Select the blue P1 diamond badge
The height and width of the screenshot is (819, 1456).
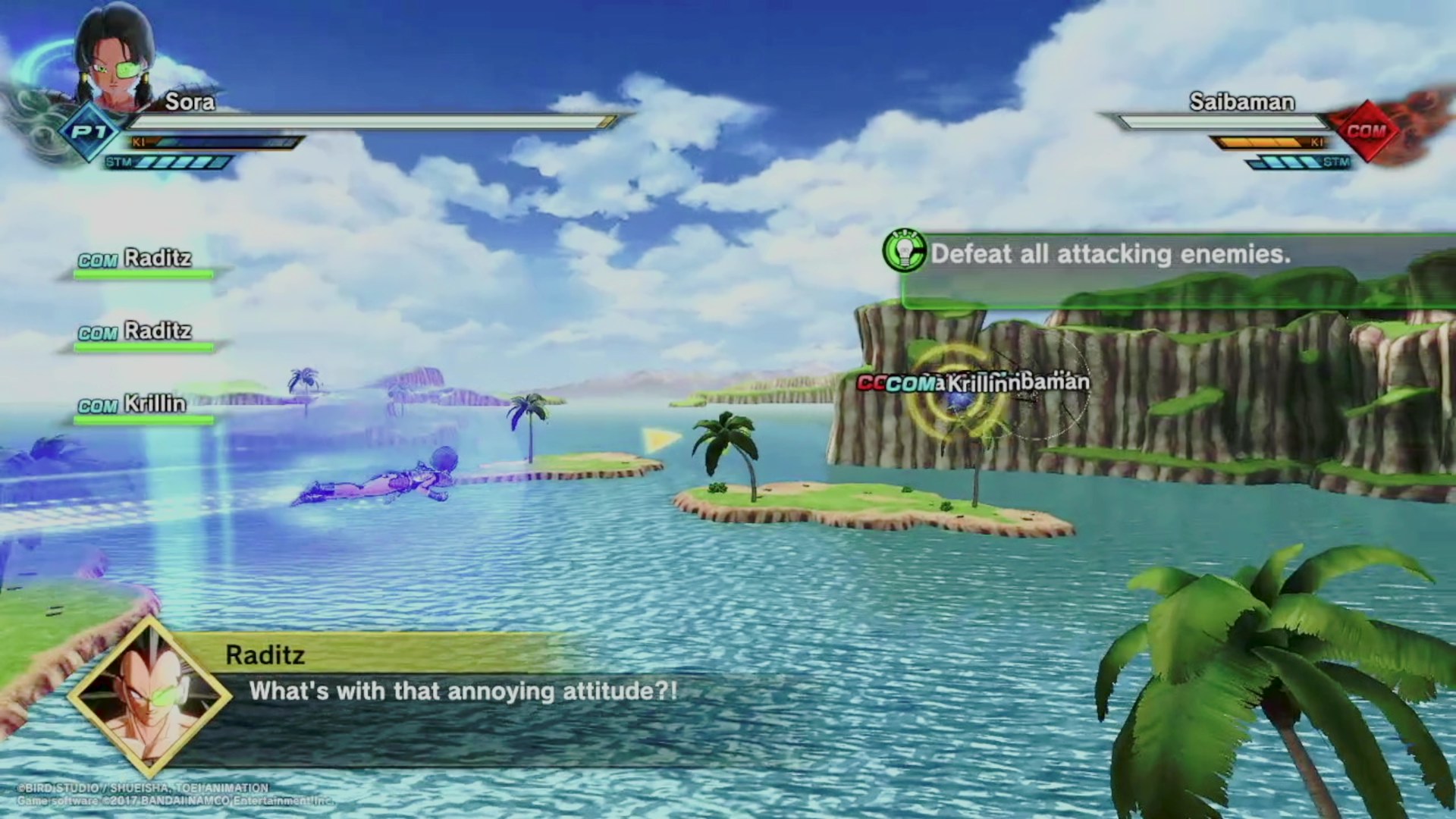click(90, 133)
